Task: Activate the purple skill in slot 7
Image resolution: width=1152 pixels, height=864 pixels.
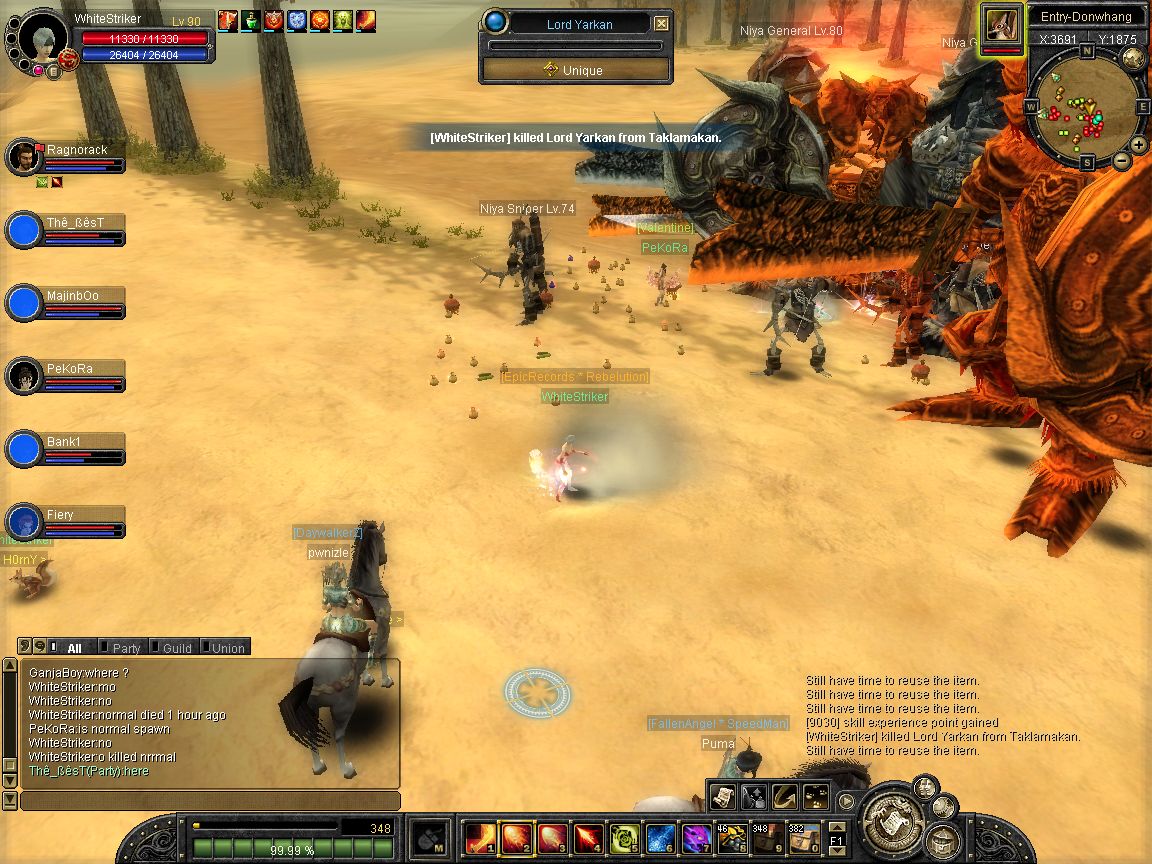Action: click(696, 837)
